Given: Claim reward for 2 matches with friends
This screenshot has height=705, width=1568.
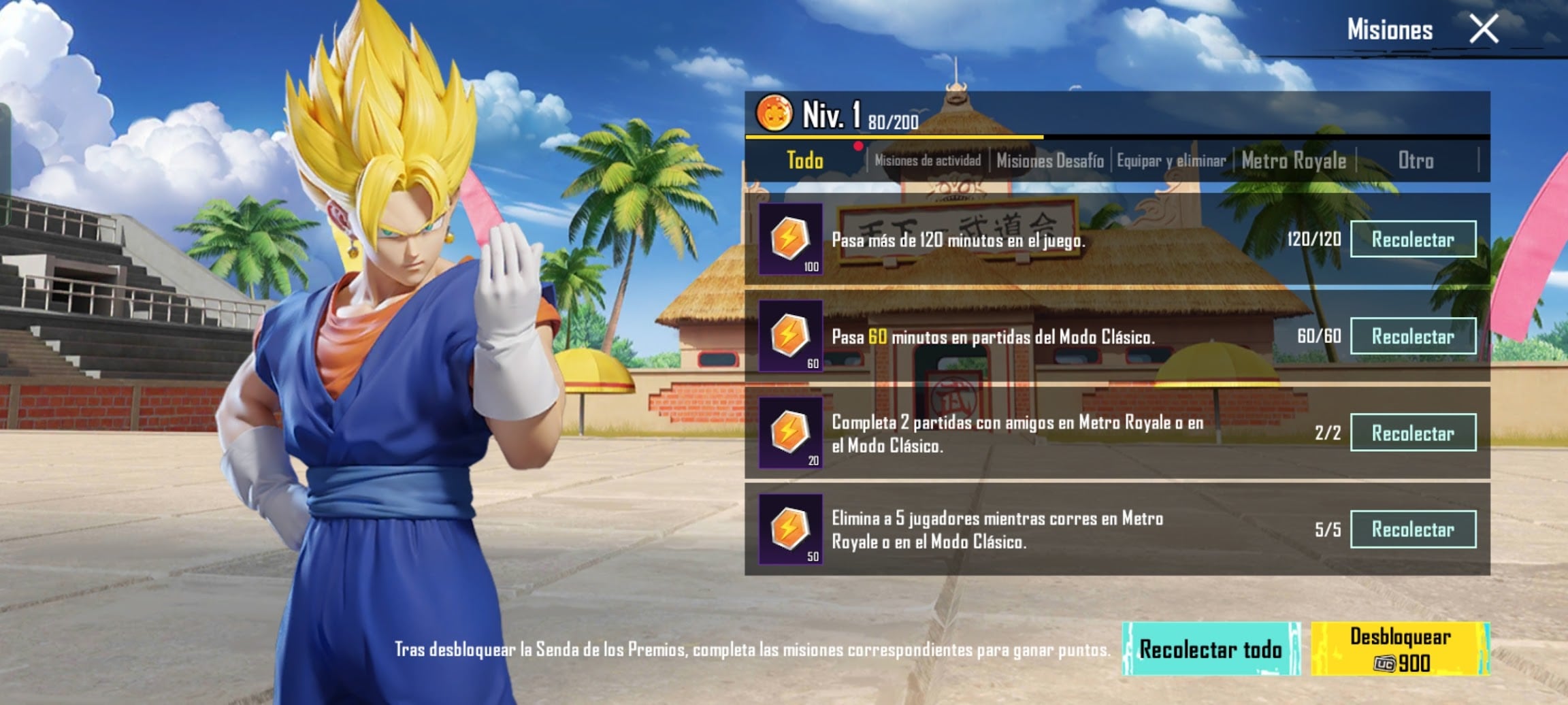Looking at the screenshot, I should coord(1413,433).
